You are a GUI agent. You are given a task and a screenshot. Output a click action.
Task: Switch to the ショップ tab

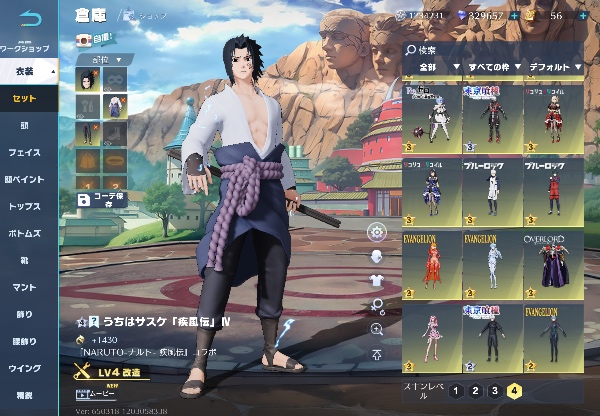(x=152, y=16)
